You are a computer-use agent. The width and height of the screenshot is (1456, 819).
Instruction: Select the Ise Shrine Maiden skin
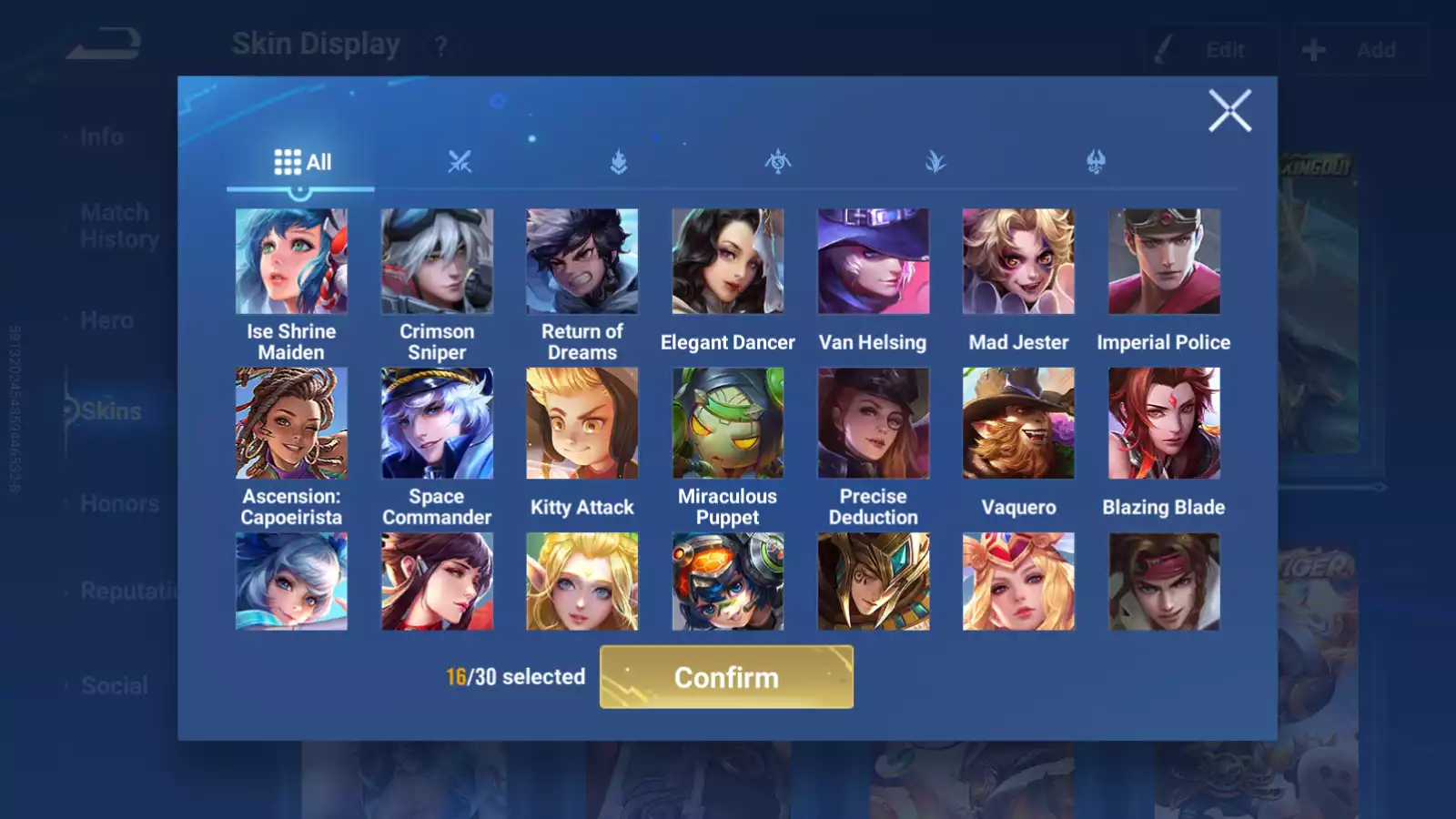pos(291,262)
